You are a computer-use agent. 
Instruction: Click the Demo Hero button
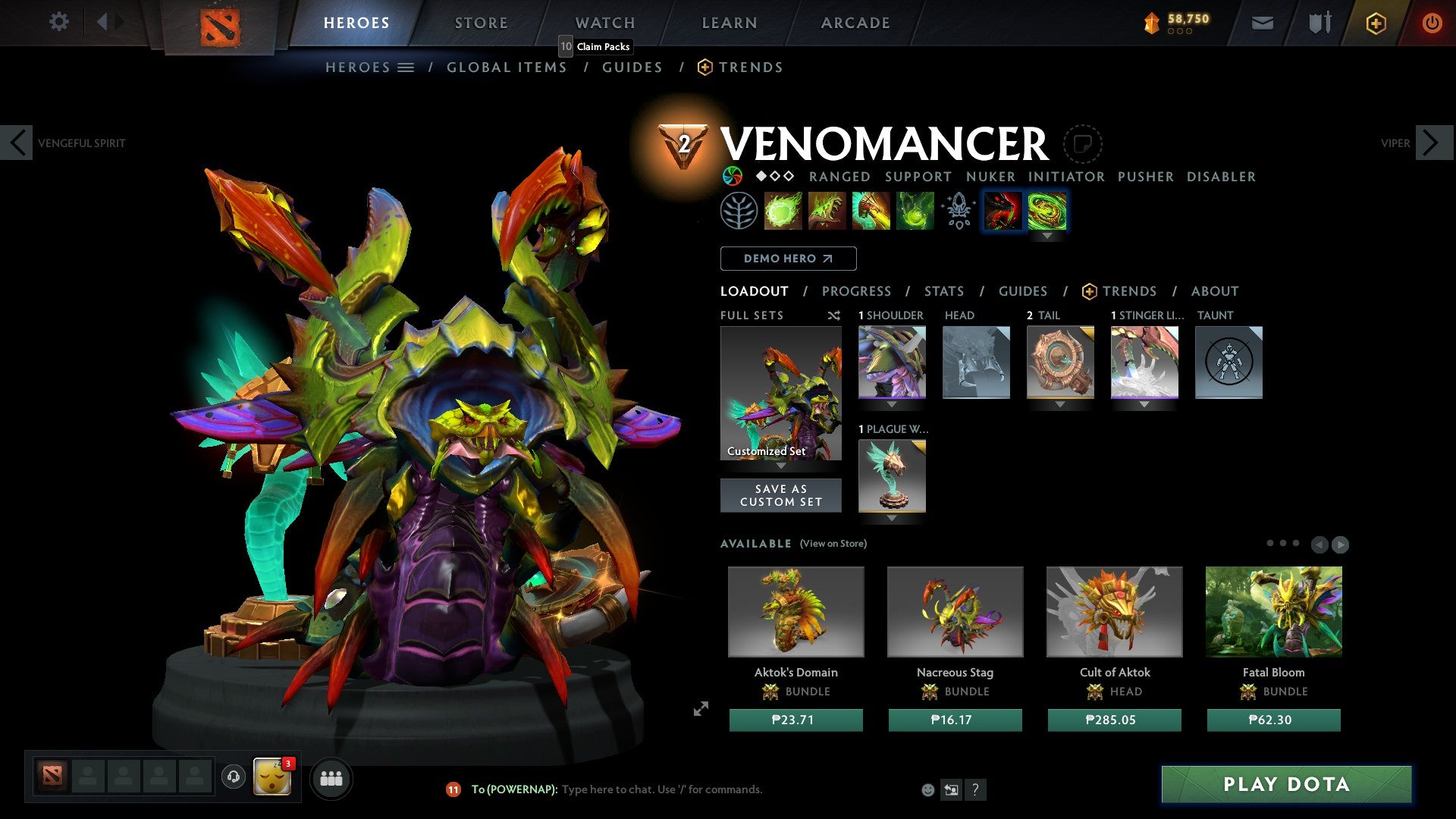click(x=788, y=259)
